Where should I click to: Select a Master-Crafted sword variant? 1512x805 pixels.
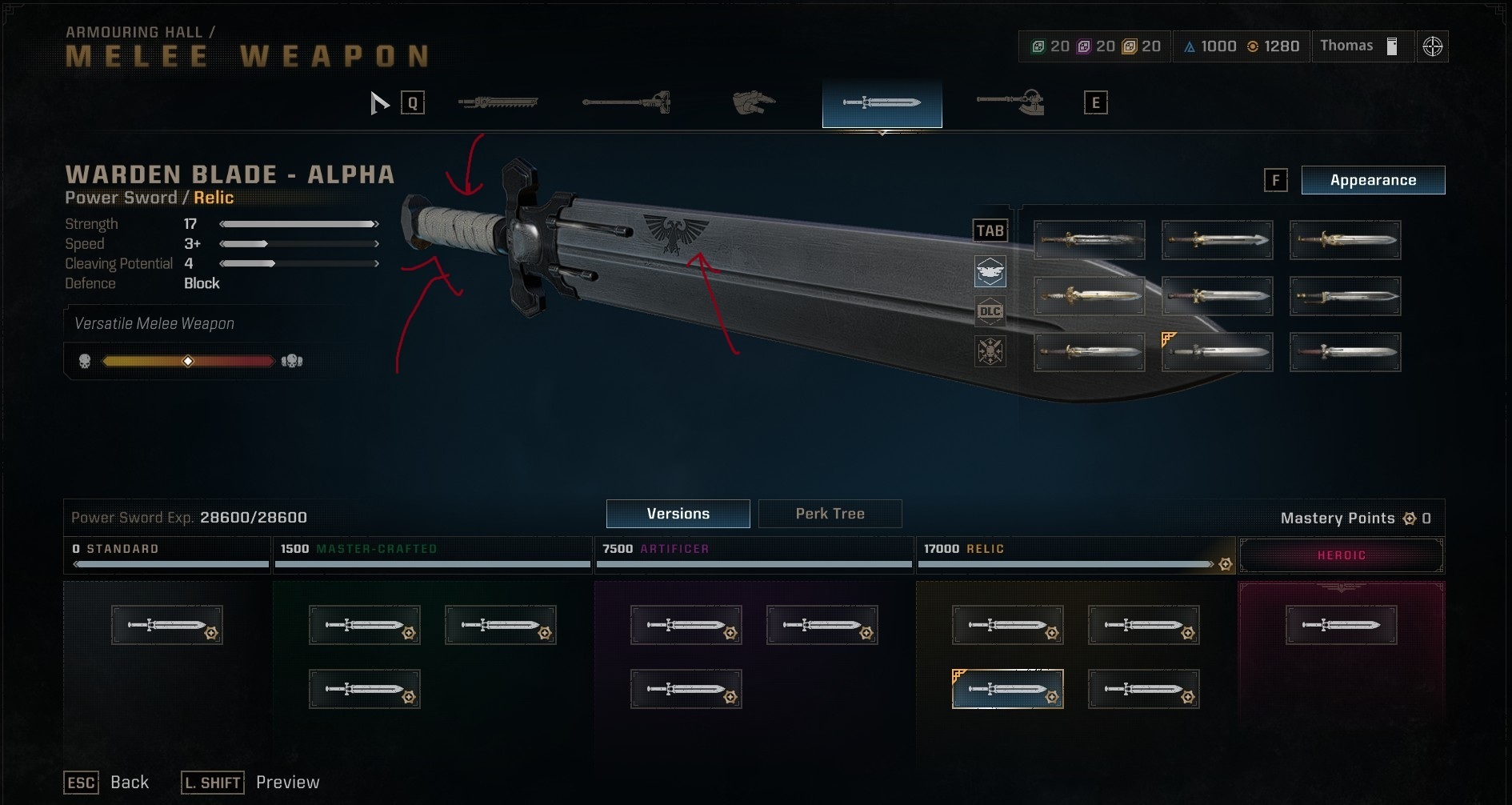click(x=364, y=625)
